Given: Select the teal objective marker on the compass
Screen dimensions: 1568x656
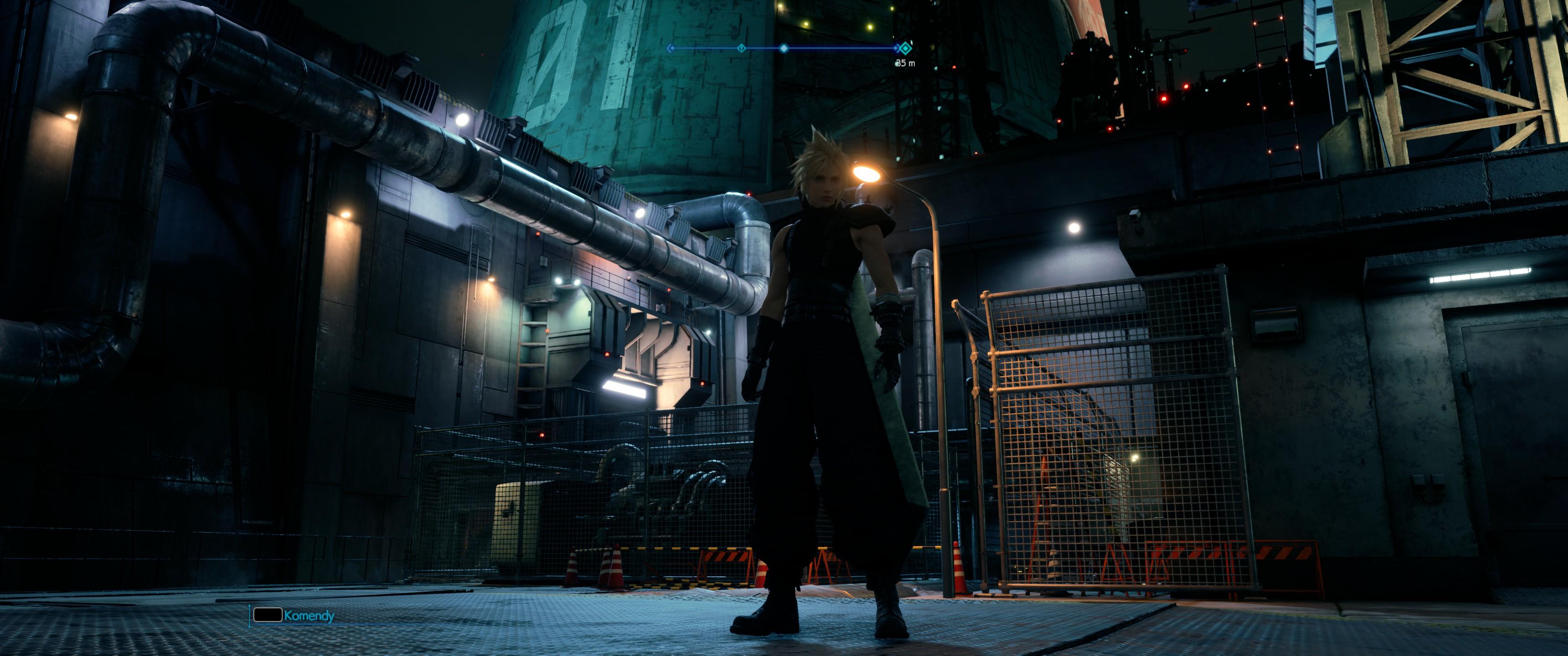Looking at the screenshot, I should tap(906, 48).
